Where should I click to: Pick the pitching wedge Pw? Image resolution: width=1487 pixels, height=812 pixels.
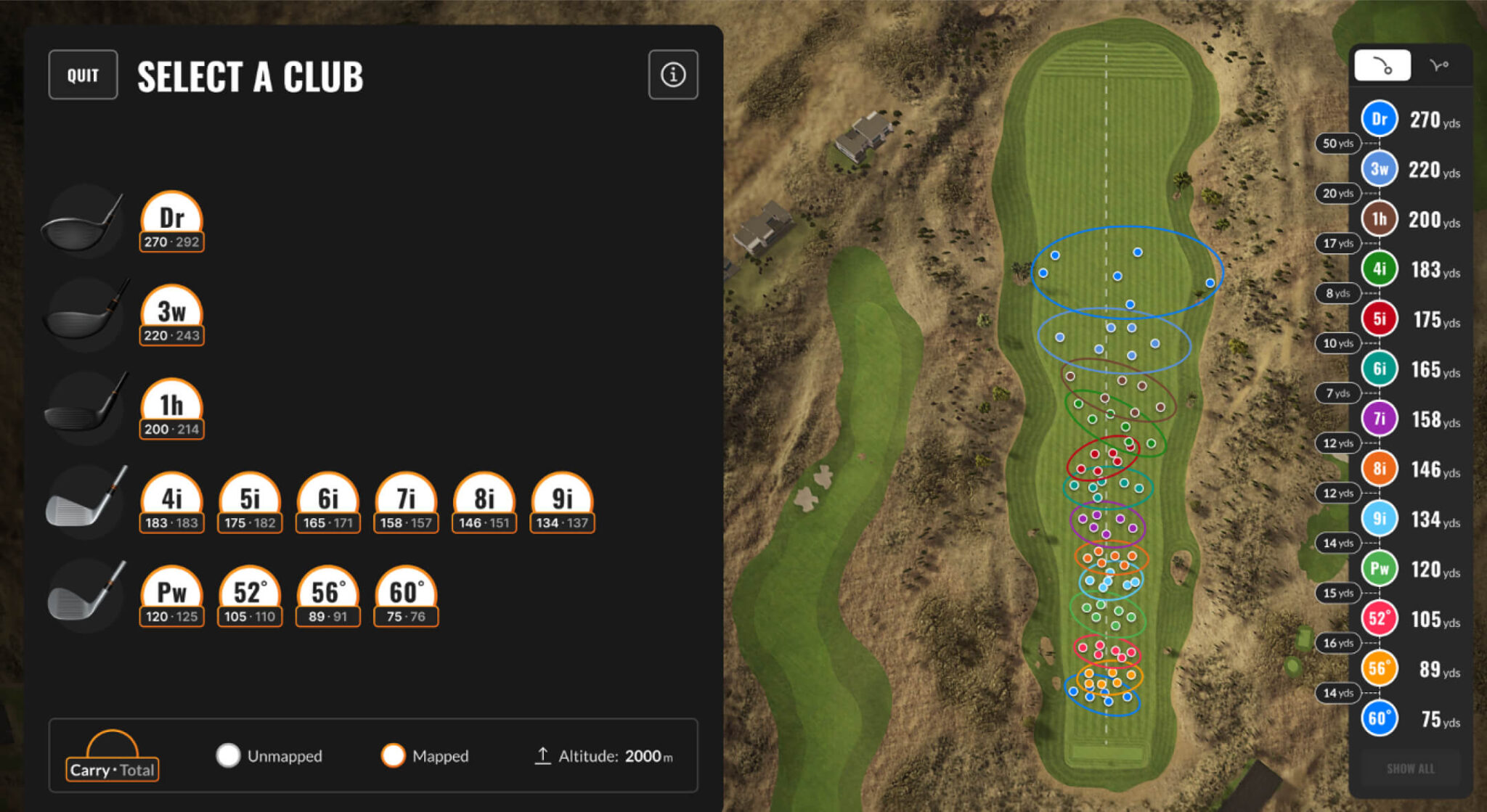171,596
